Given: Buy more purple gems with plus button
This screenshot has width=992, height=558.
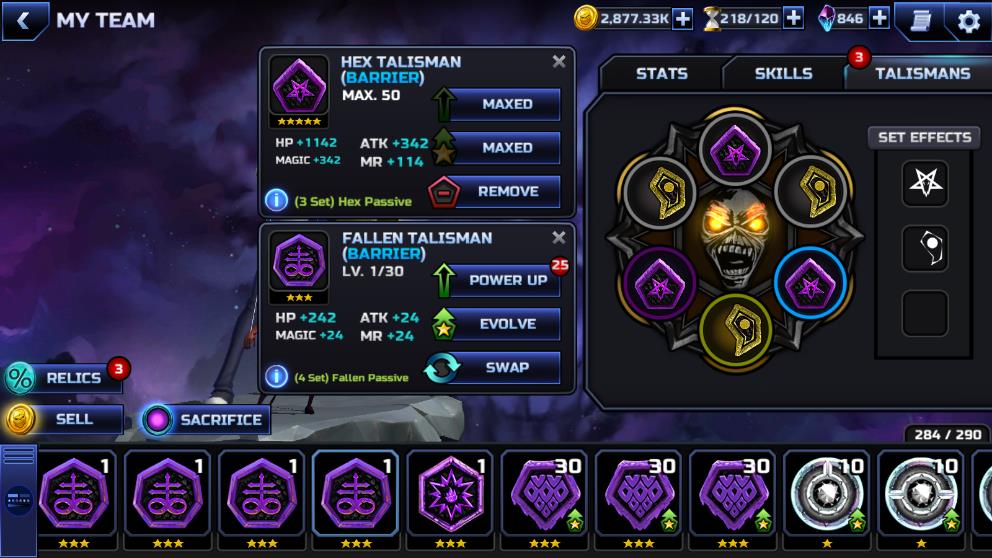Looking at the screenshot, I should point(878,18).
